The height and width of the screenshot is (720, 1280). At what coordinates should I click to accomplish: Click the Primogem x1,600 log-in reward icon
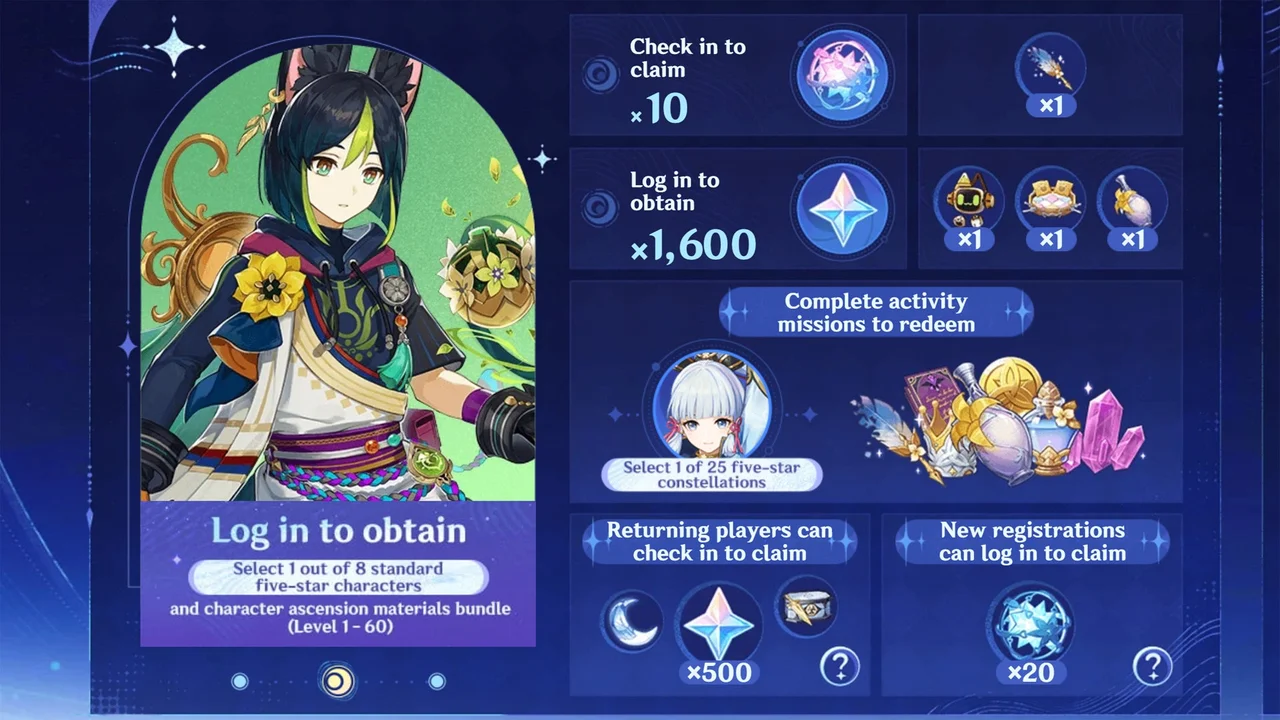tap(843, 209)
